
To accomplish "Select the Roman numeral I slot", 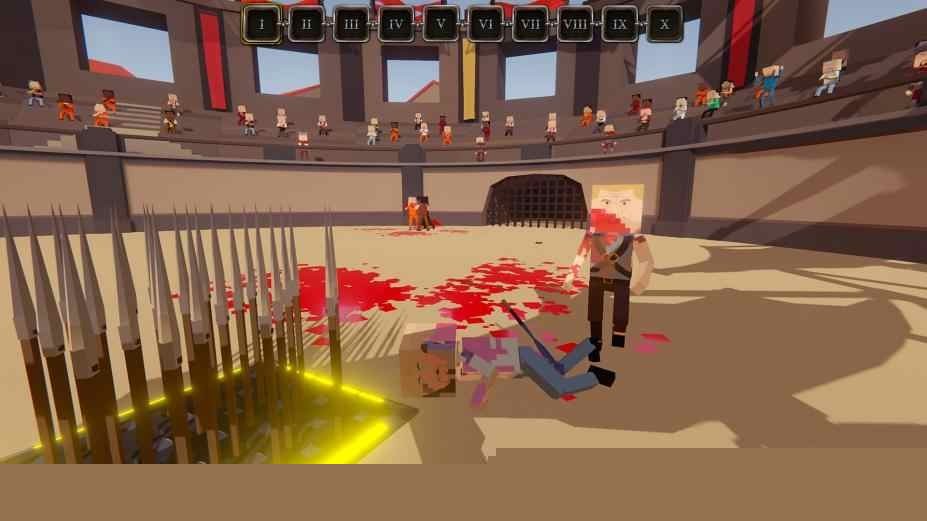I will point(261,24).
